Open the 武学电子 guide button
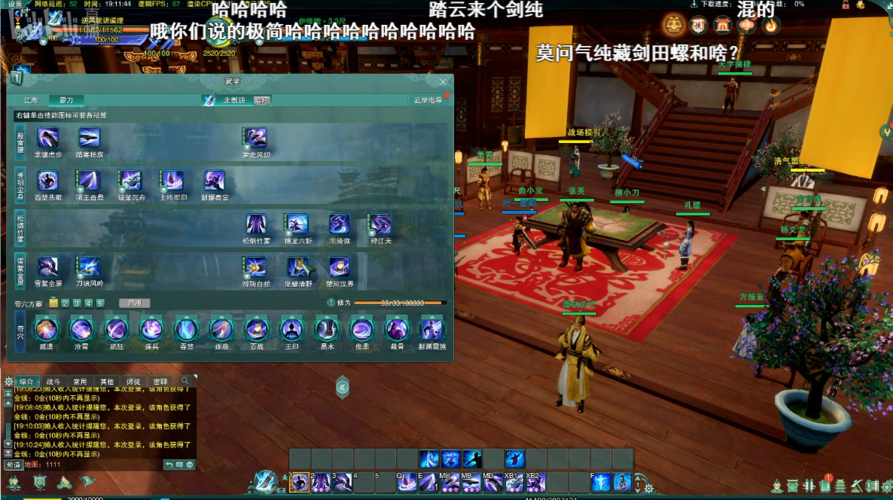893x500 pixels. click(430, 100)
